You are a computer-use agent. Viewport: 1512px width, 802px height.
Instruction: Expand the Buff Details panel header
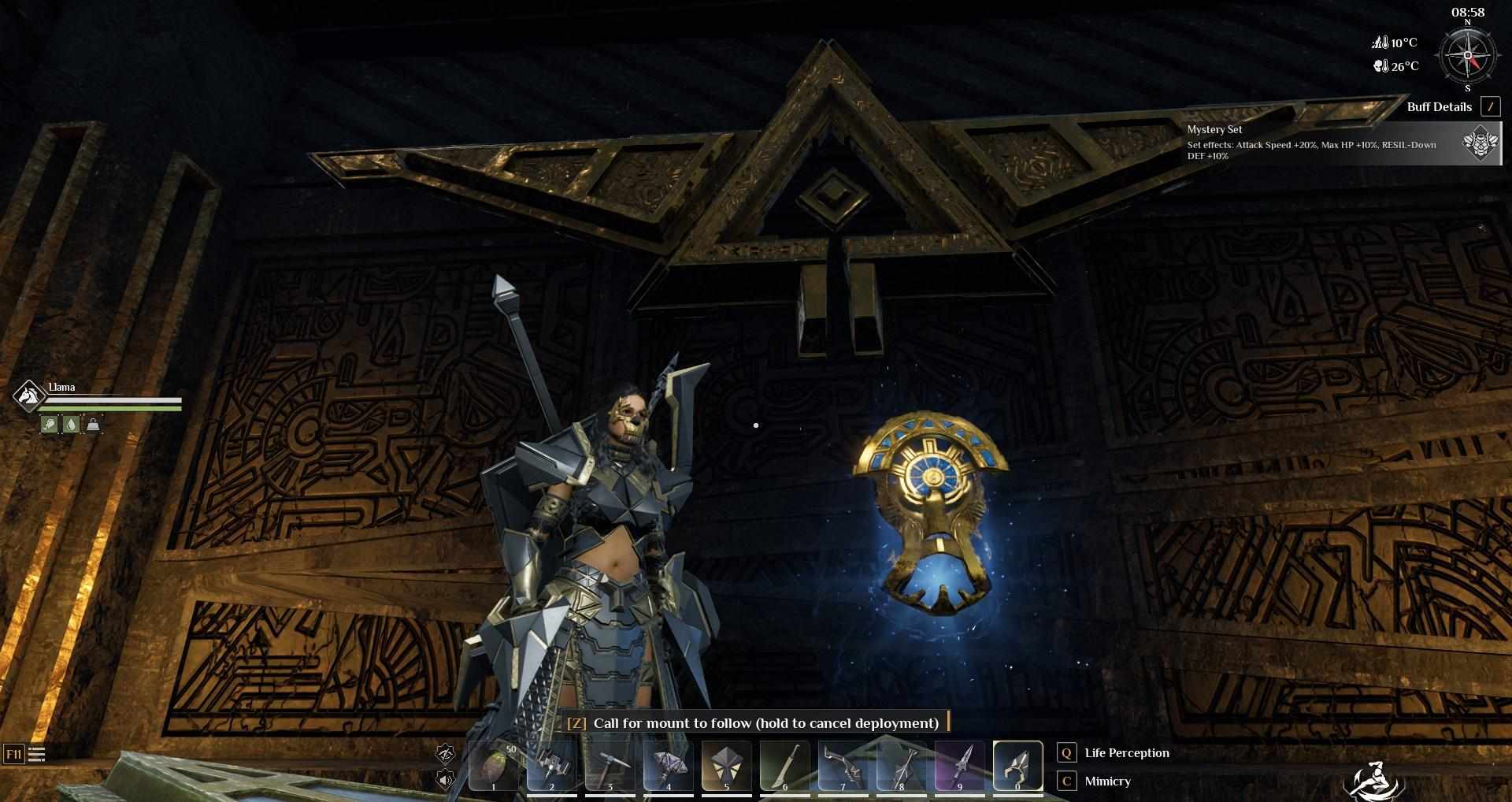click(1439, 107)
